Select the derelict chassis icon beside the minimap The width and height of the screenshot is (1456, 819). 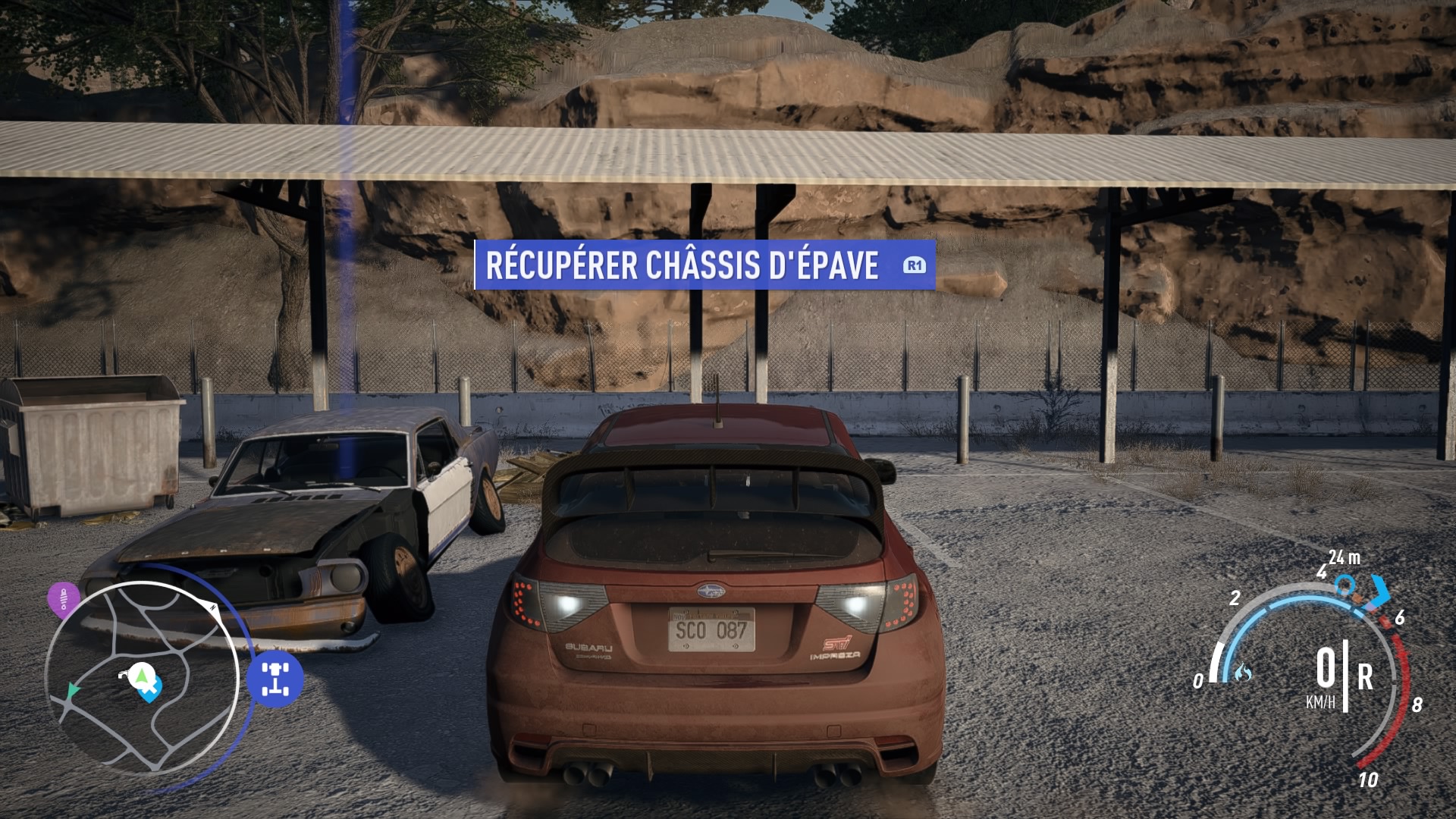pos(275,678)
